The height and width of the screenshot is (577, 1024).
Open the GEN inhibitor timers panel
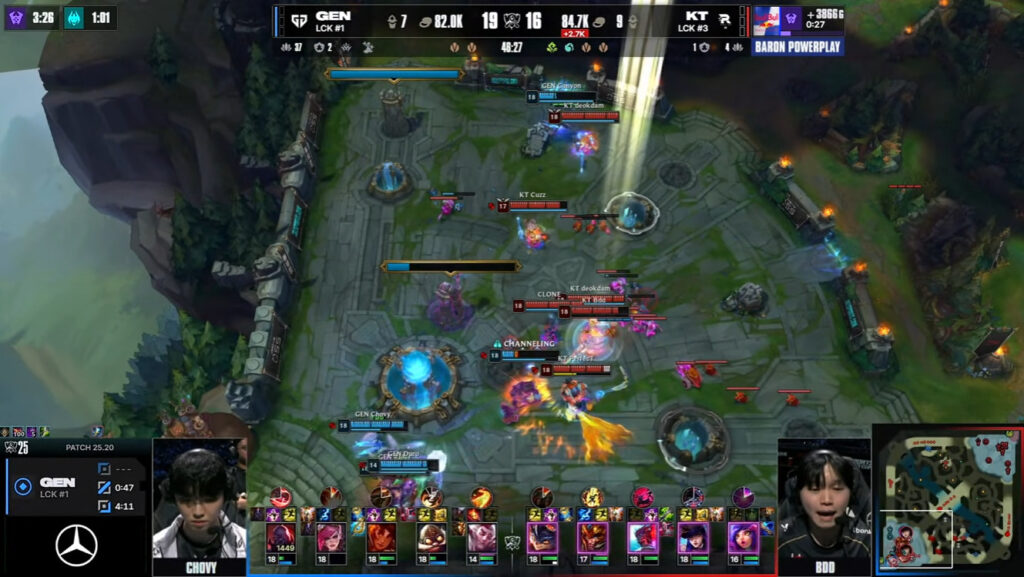(75, 487)
